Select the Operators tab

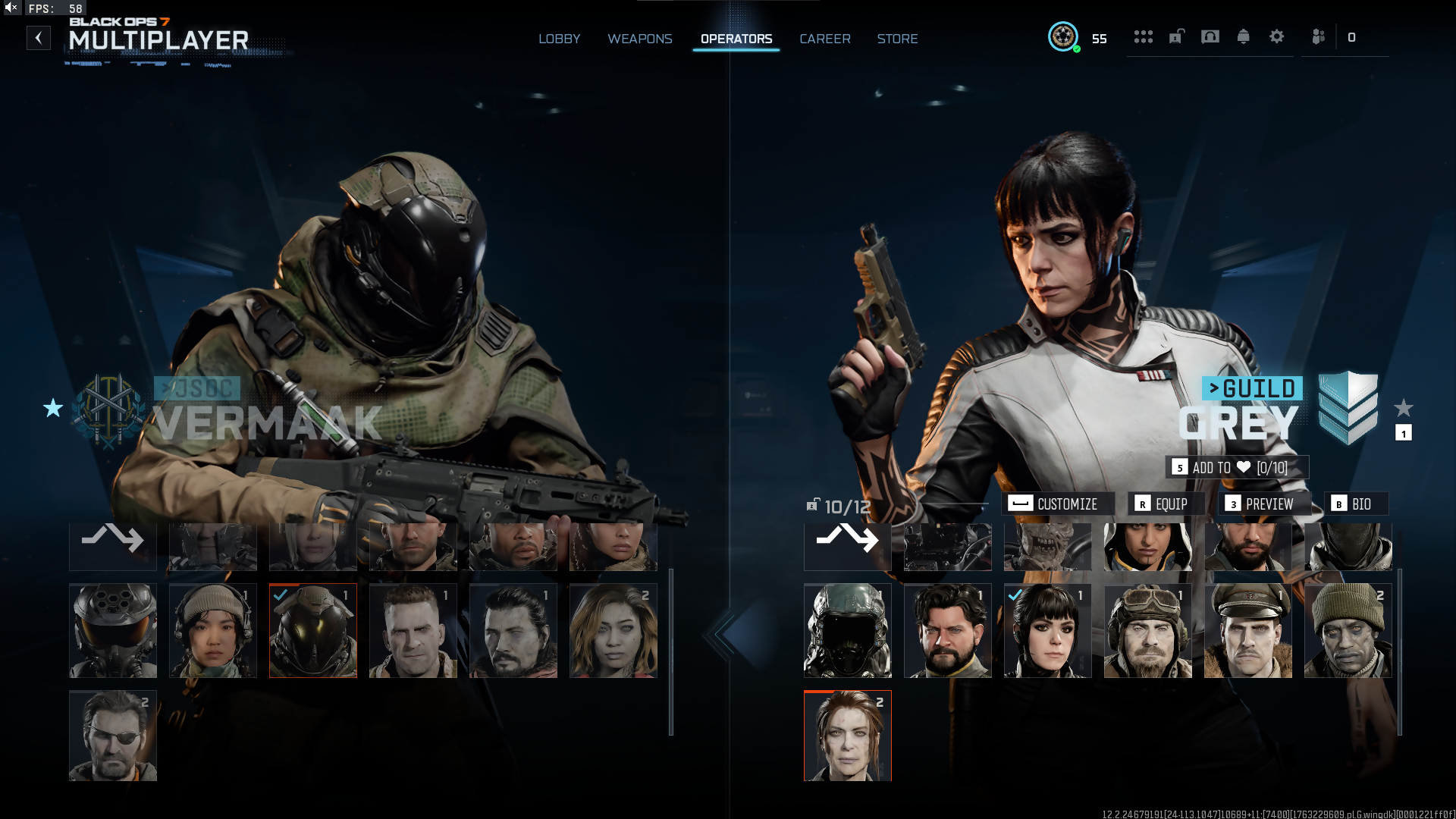point(736,39)
